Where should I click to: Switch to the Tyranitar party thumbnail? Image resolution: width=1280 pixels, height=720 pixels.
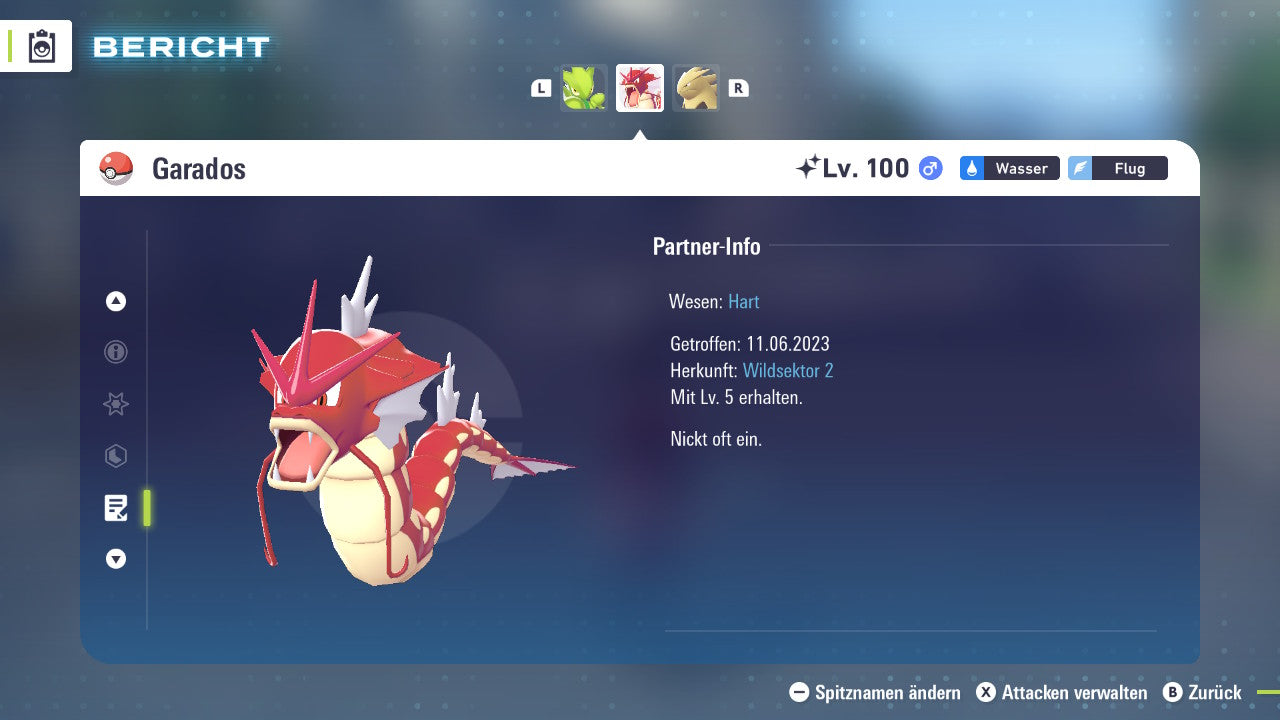[x=696, y=87]
